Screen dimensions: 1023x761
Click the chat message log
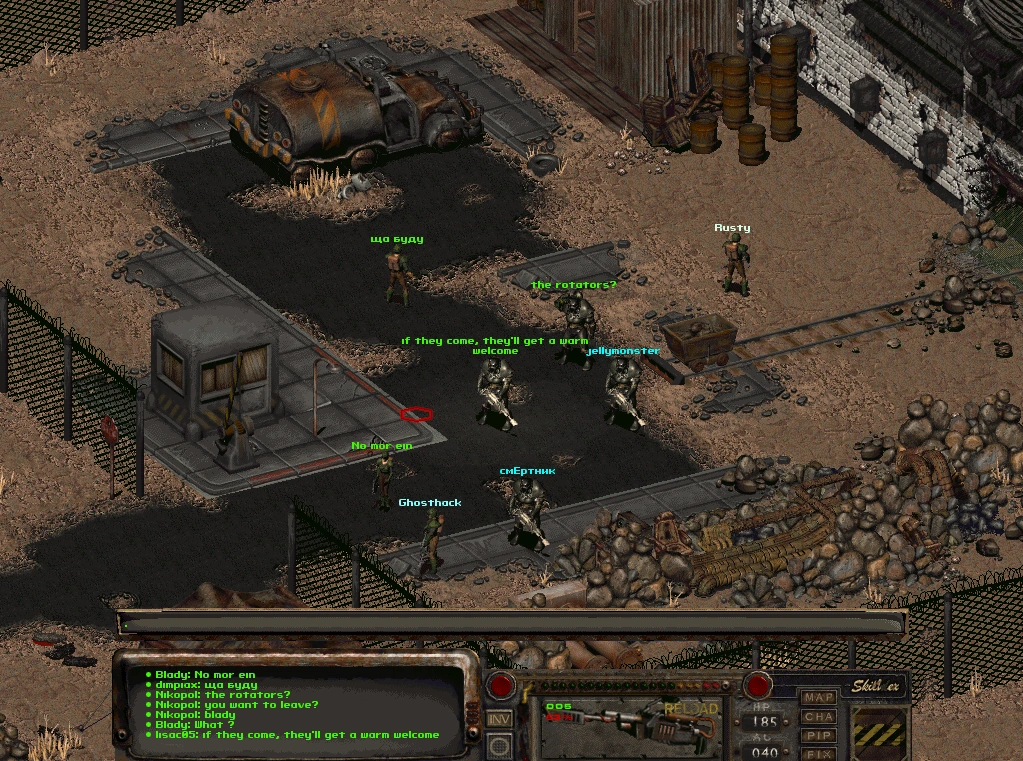pos(300,705)
